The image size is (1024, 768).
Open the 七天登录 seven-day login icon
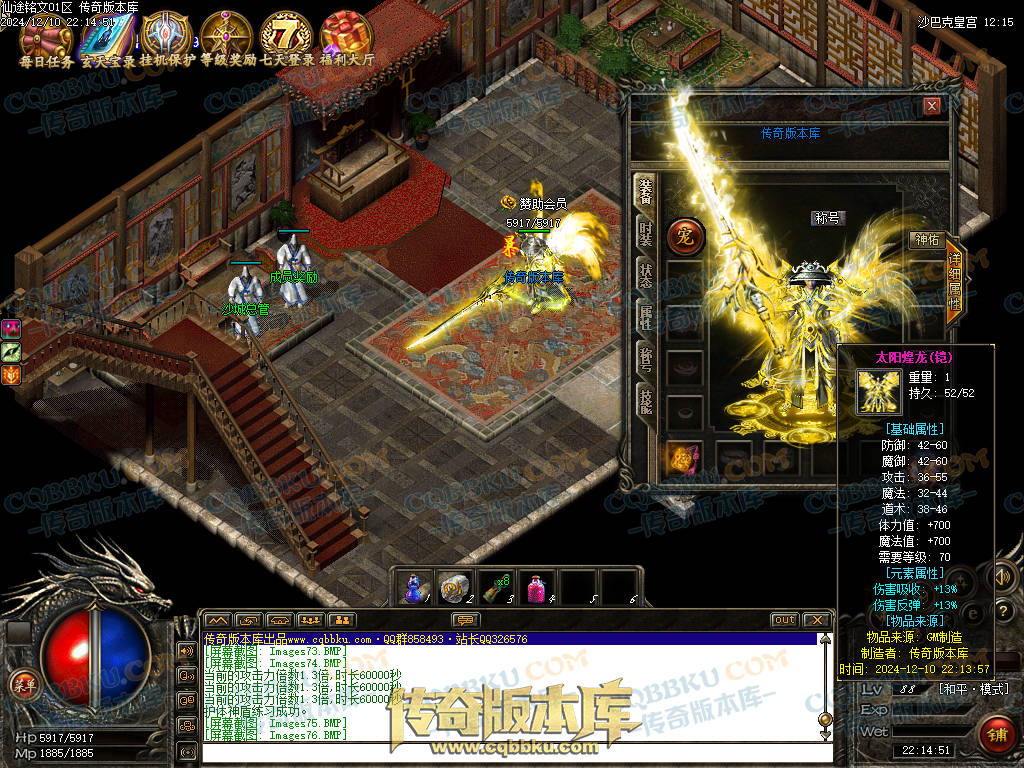coord(287,34)
